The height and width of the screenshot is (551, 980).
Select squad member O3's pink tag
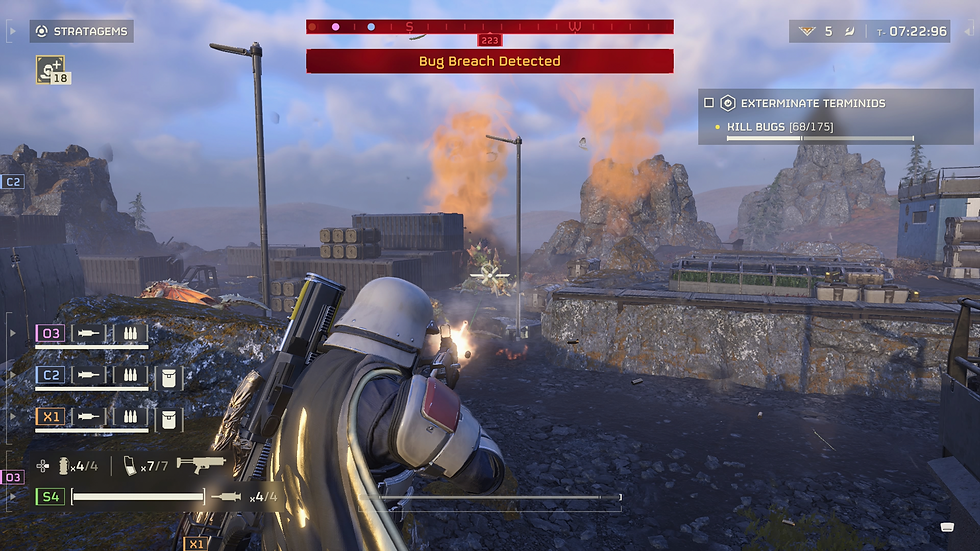50,333
